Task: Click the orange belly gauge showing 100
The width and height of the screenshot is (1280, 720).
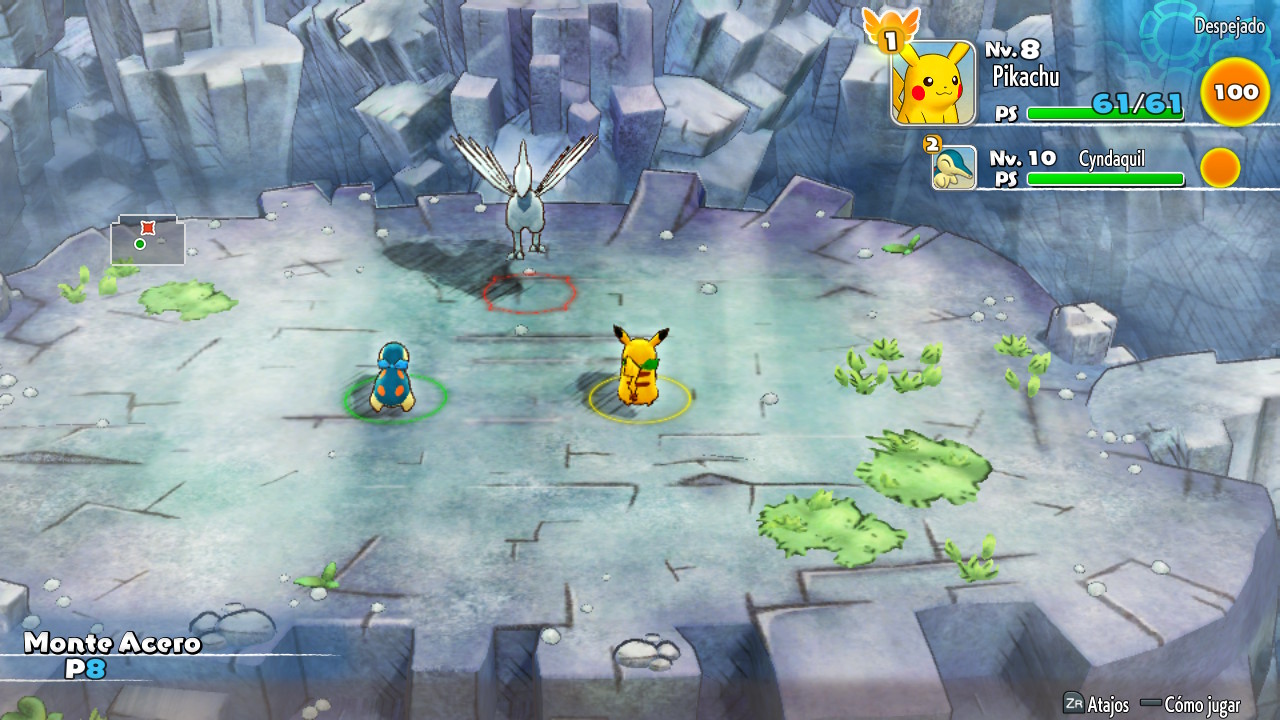Action: (1236, 93)
